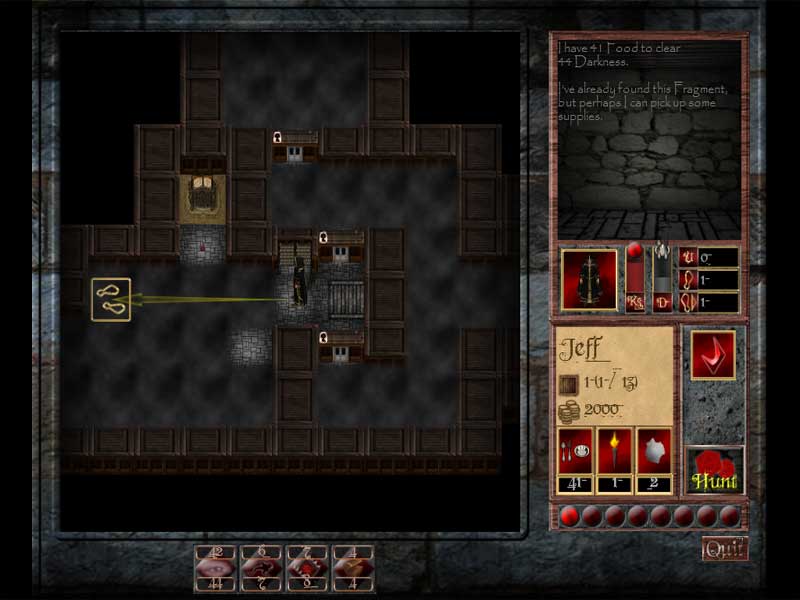Select the food plate supply icon
The width and height of the screenshot is (800, 600).
coord(574,451)
